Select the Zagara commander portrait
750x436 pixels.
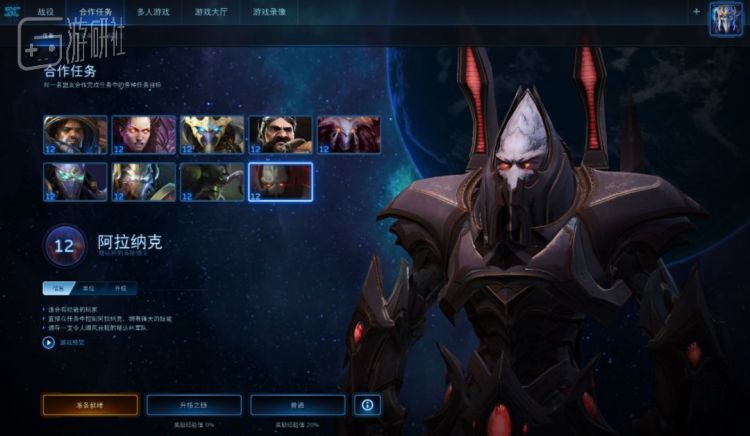pyautogui.click(x=349, y=135)
